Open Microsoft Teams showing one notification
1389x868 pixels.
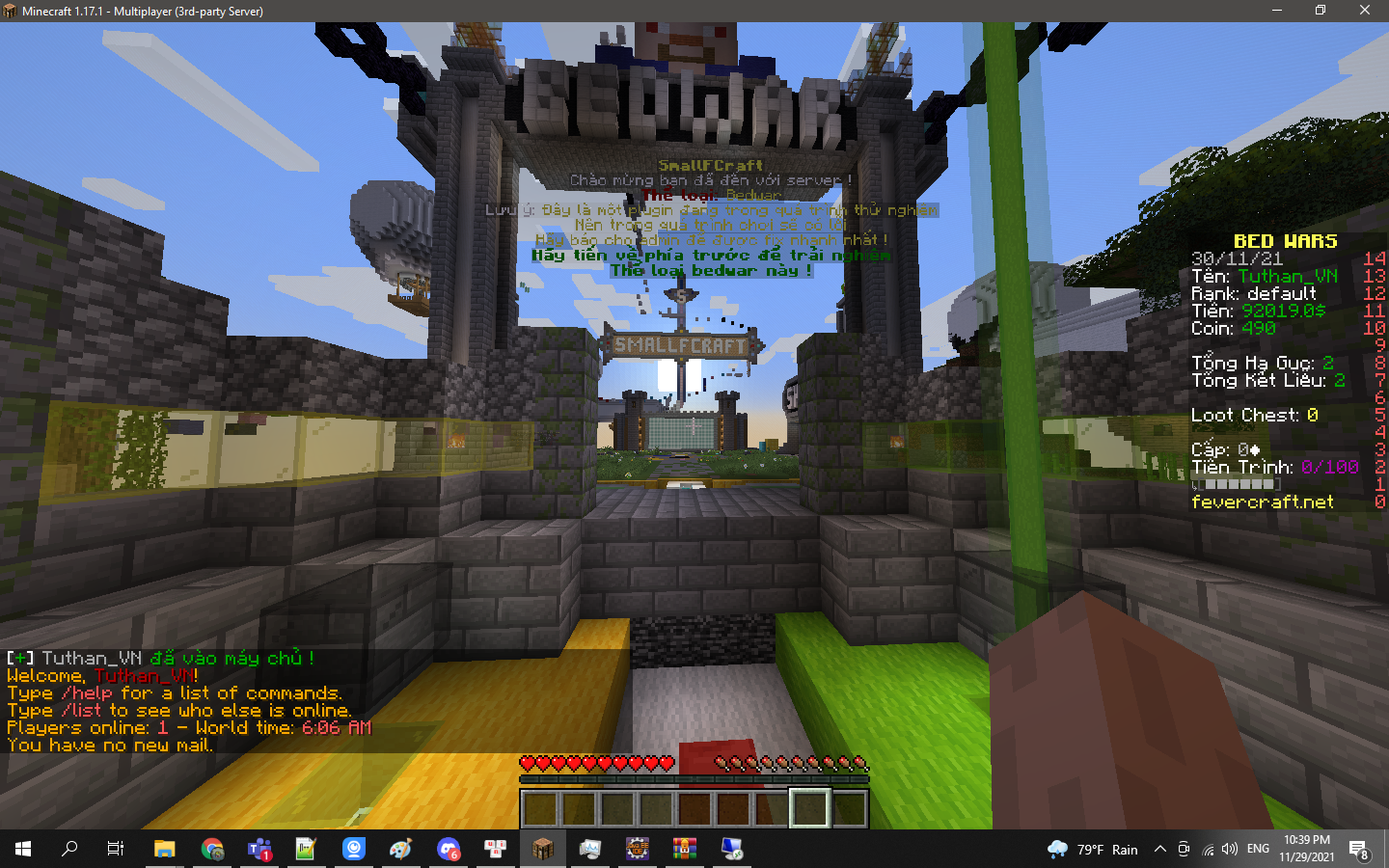[x=259, y=850]
